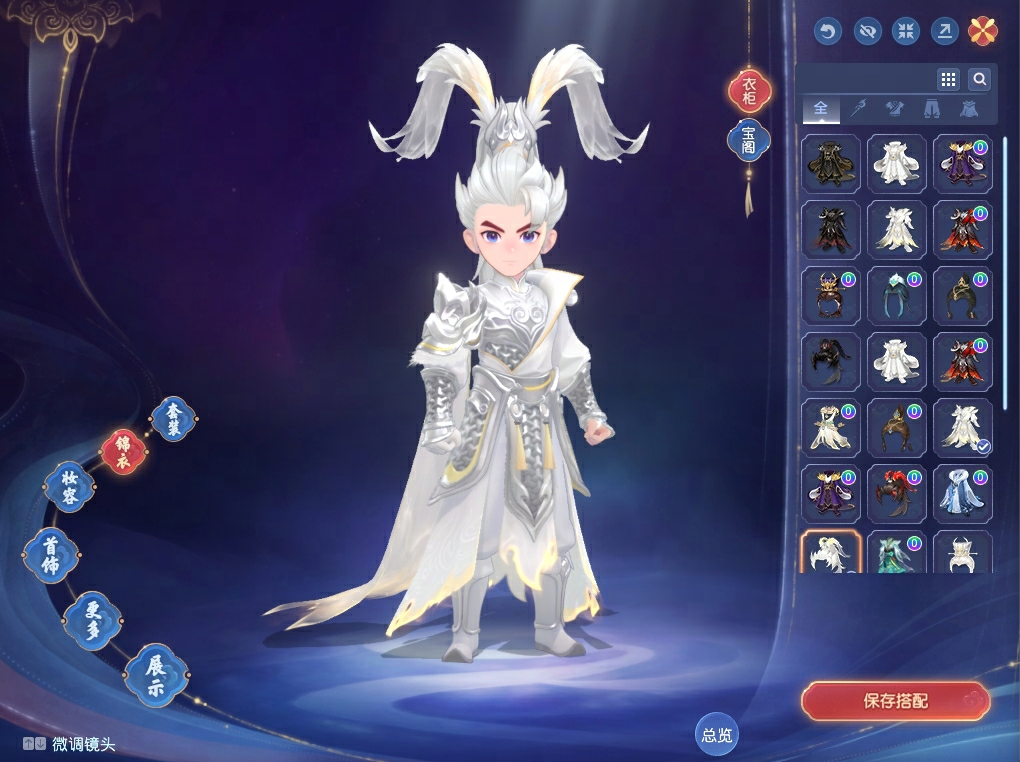Toggle the crossed-eye hide icon
This screenshot has height=762, width=1020.
(867, 31)
